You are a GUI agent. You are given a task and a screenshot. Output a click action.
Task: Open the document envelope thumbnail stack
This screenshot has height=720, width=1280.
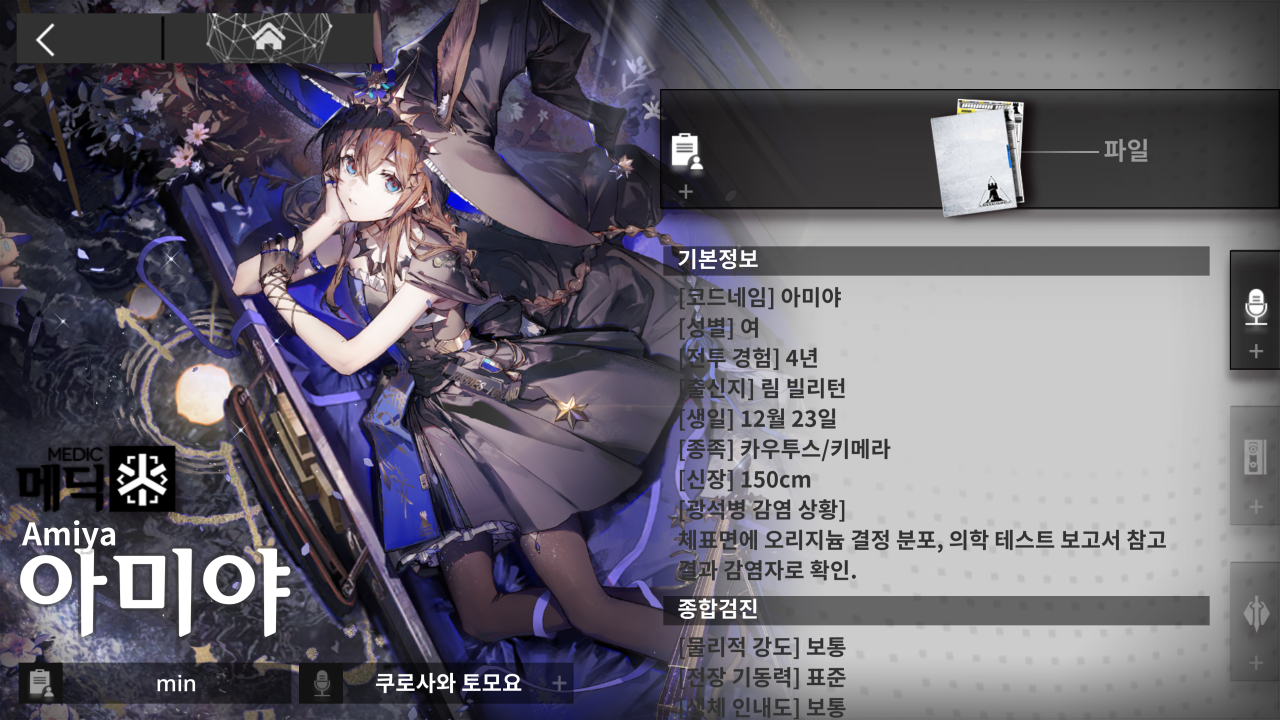[x=975, y=155]
